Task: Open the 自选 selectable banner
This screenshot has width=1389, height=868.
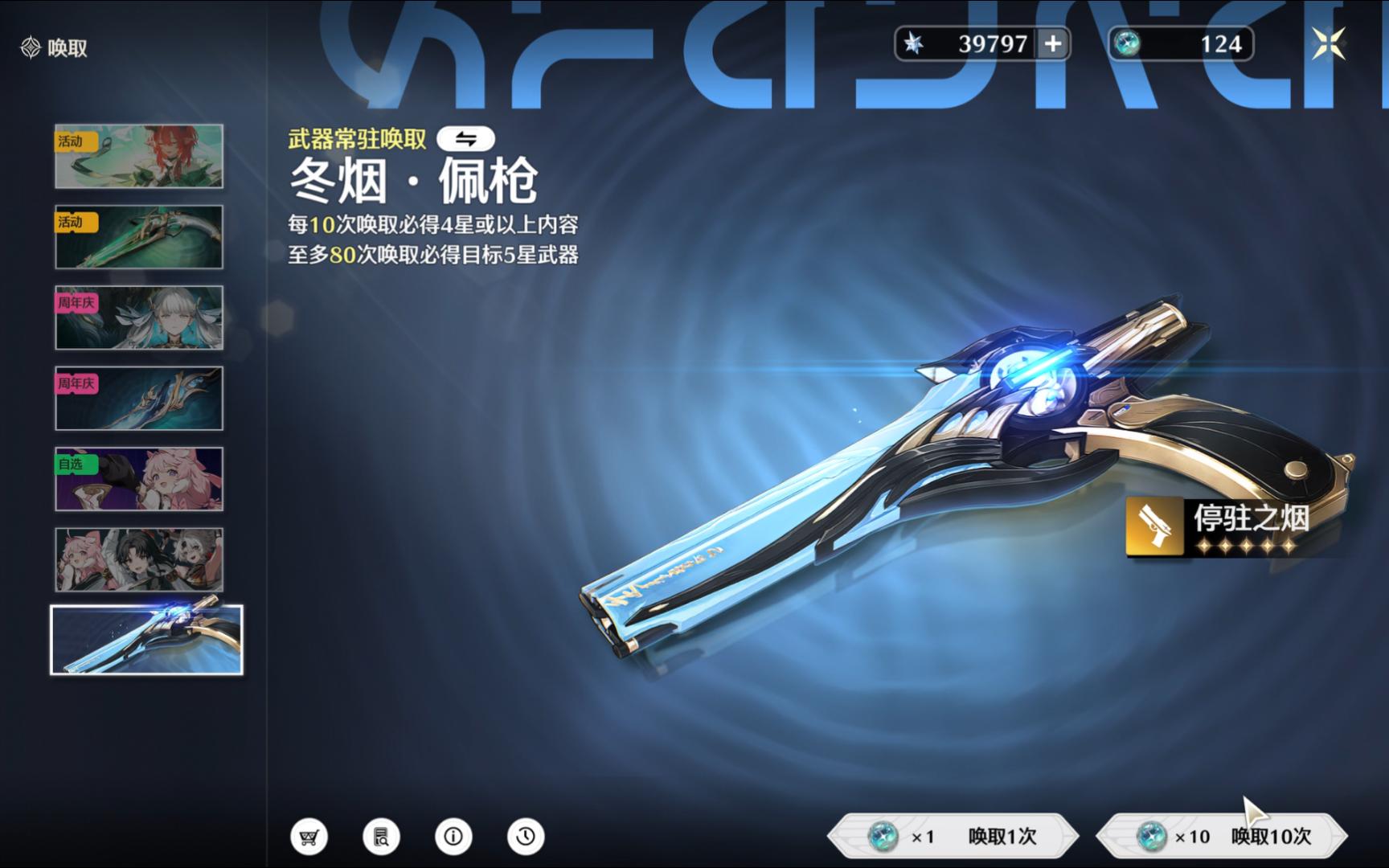Action: coord(138,479)
